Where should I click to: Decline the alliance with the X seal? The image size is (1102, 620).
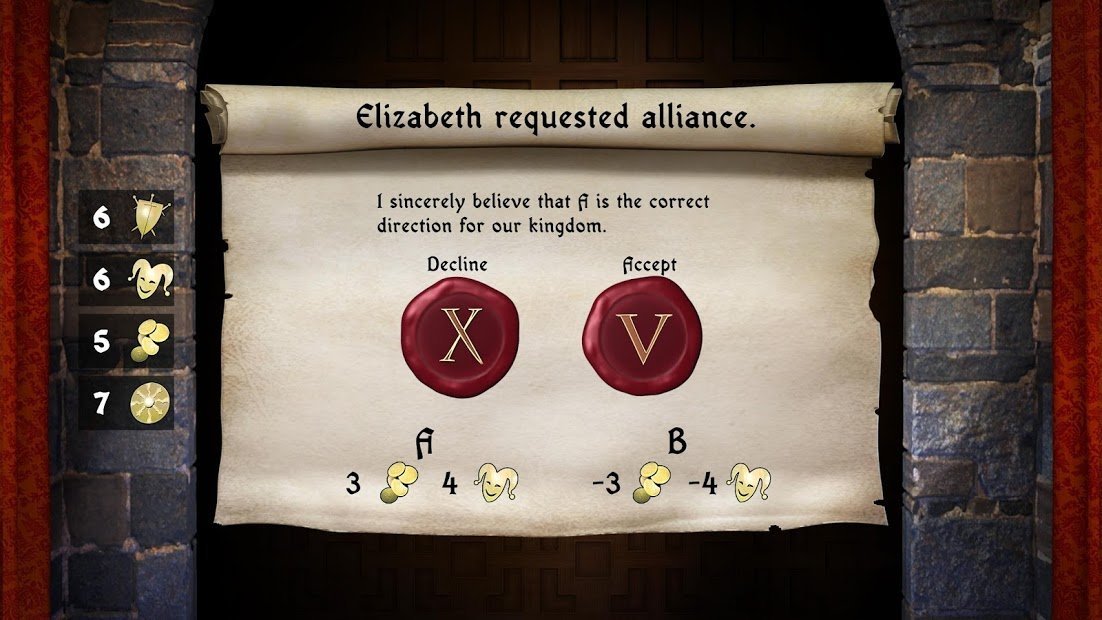[x=460, y=336]
